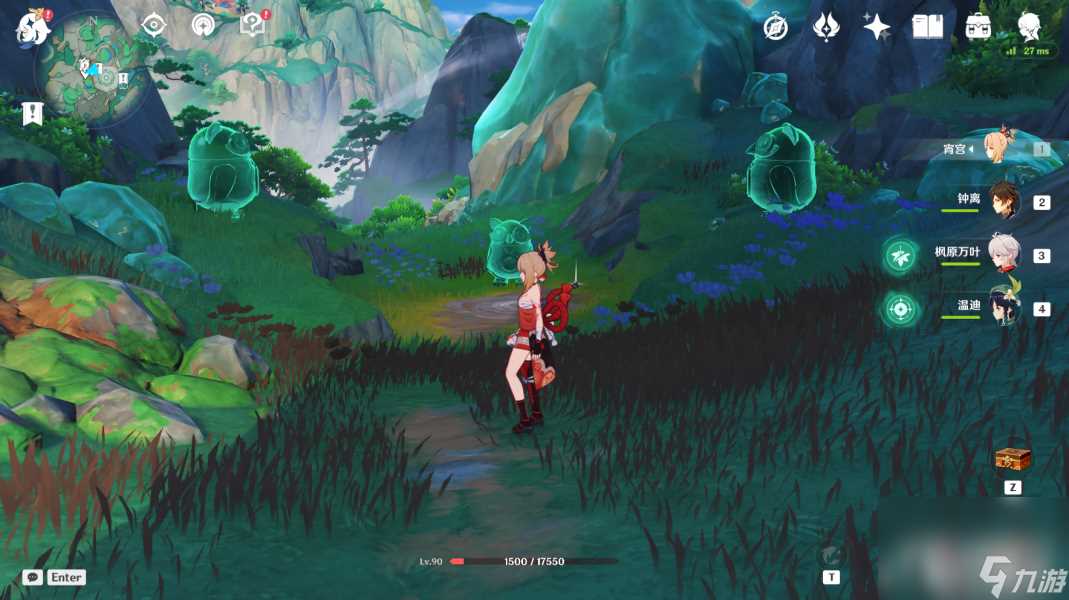Switch to party member 枫原万叶
Image resolution: width=1069 pixels, height=600 pixels.
point(1003,255)
